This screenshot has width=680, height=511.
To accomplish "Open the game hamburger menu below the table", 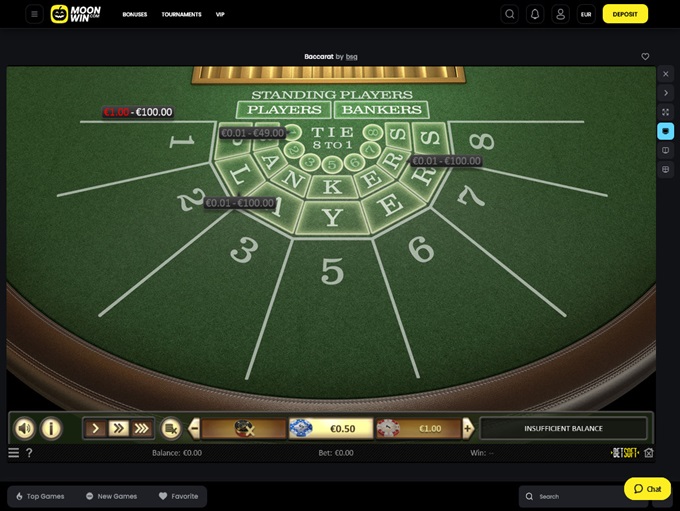I will tap(13, 453).
